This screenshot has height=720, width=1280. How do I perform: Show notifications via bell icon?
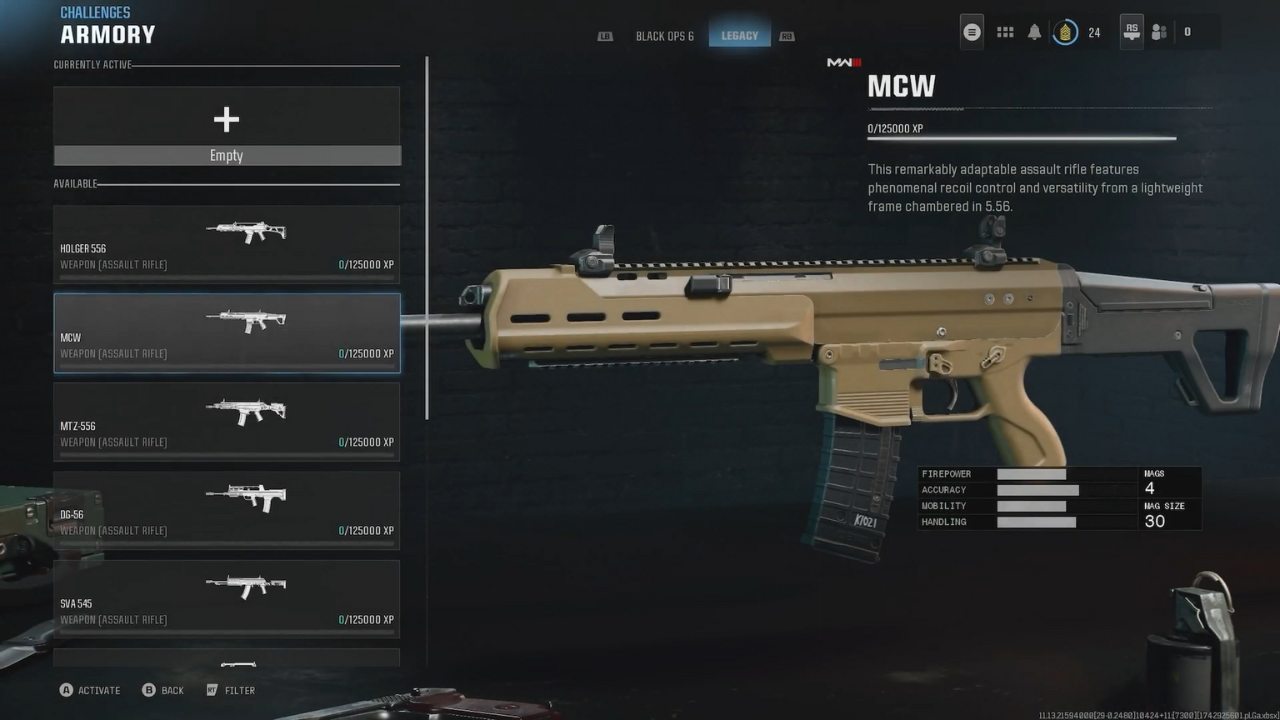pos(1034,32)
